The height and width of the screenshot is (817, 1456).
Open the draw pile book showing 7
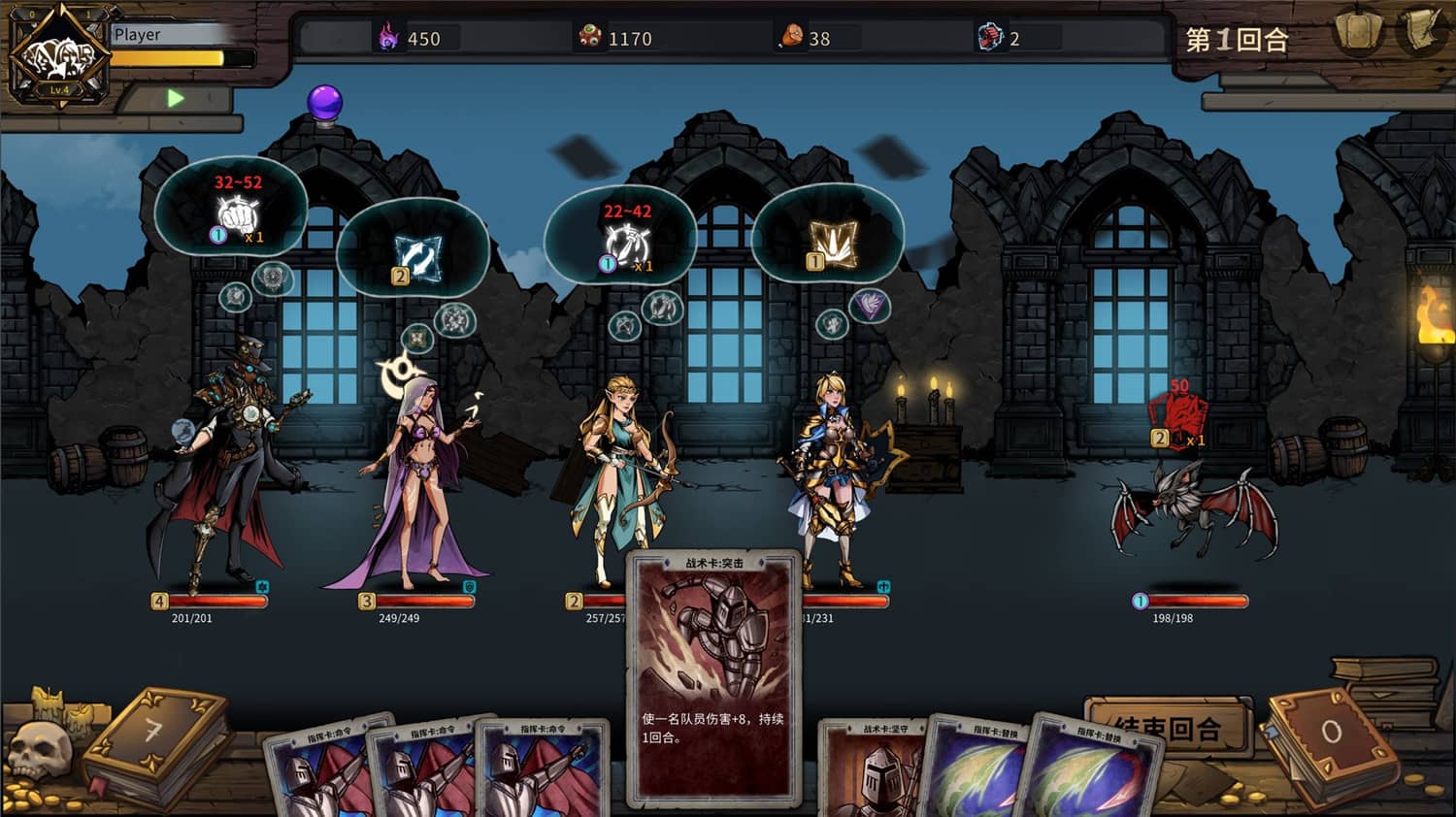point(155,742)
